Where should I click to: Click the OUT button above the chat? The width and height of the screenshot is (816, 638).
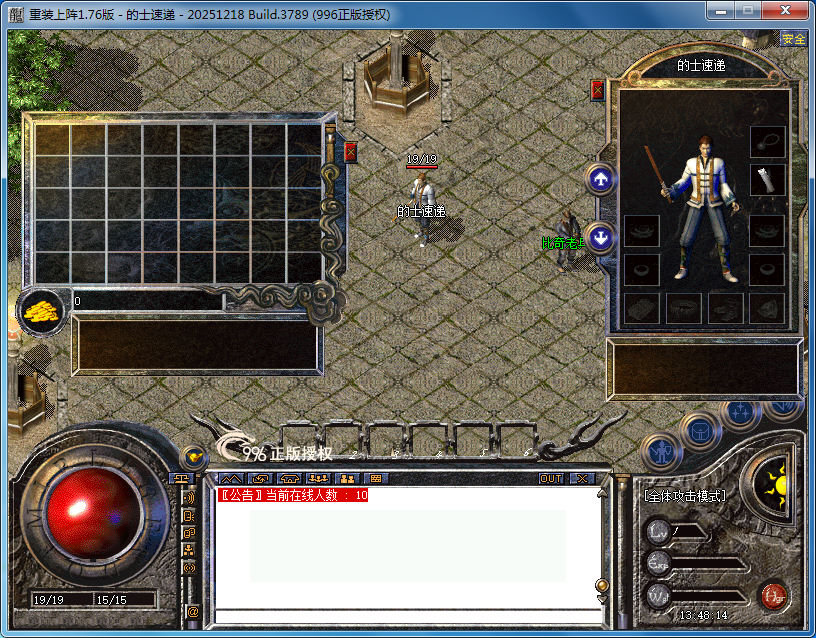[x=551, y=479]
